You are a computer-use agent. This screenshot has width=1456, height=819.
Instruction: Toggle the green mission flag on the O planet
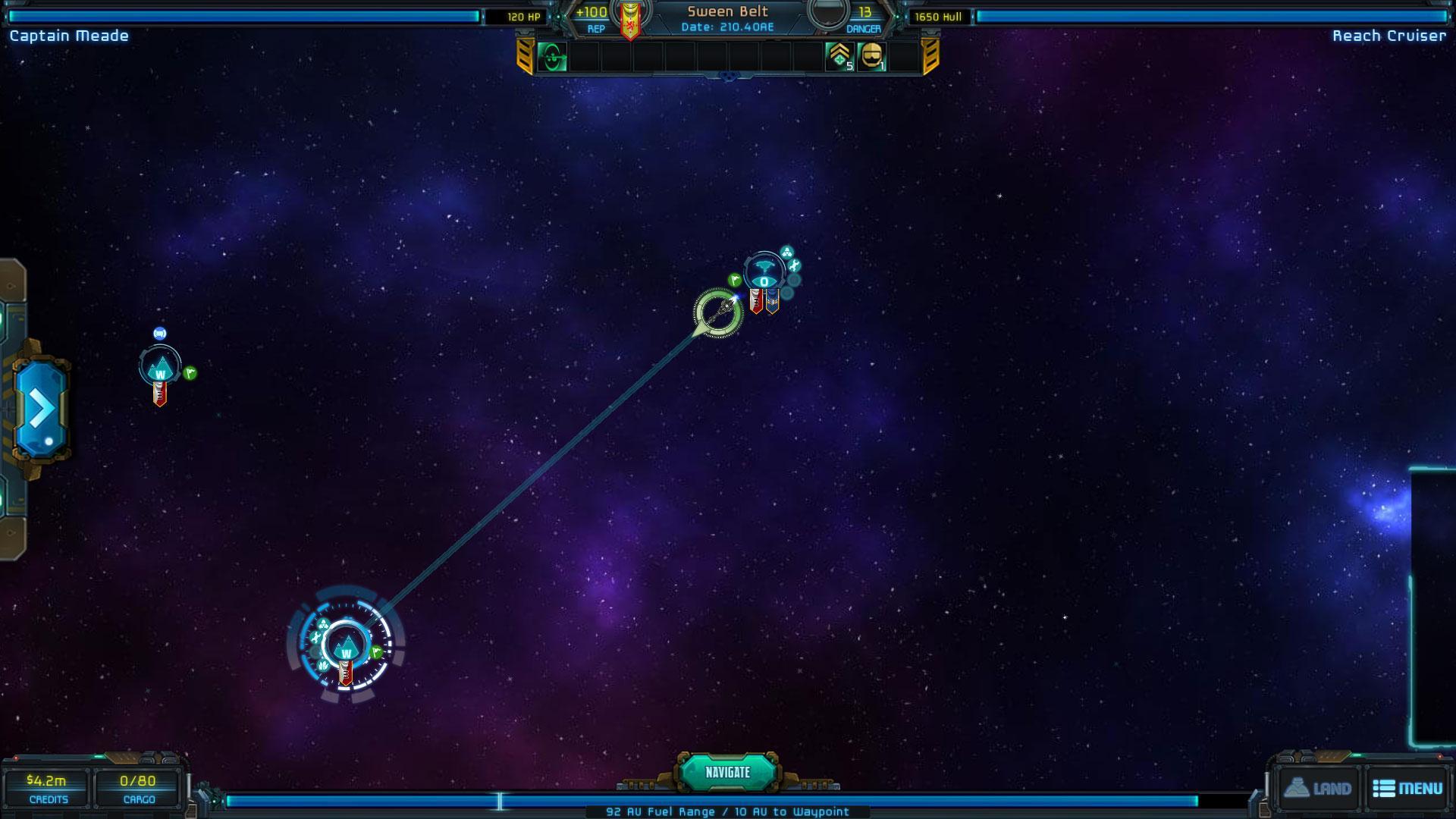coord(735,279)
